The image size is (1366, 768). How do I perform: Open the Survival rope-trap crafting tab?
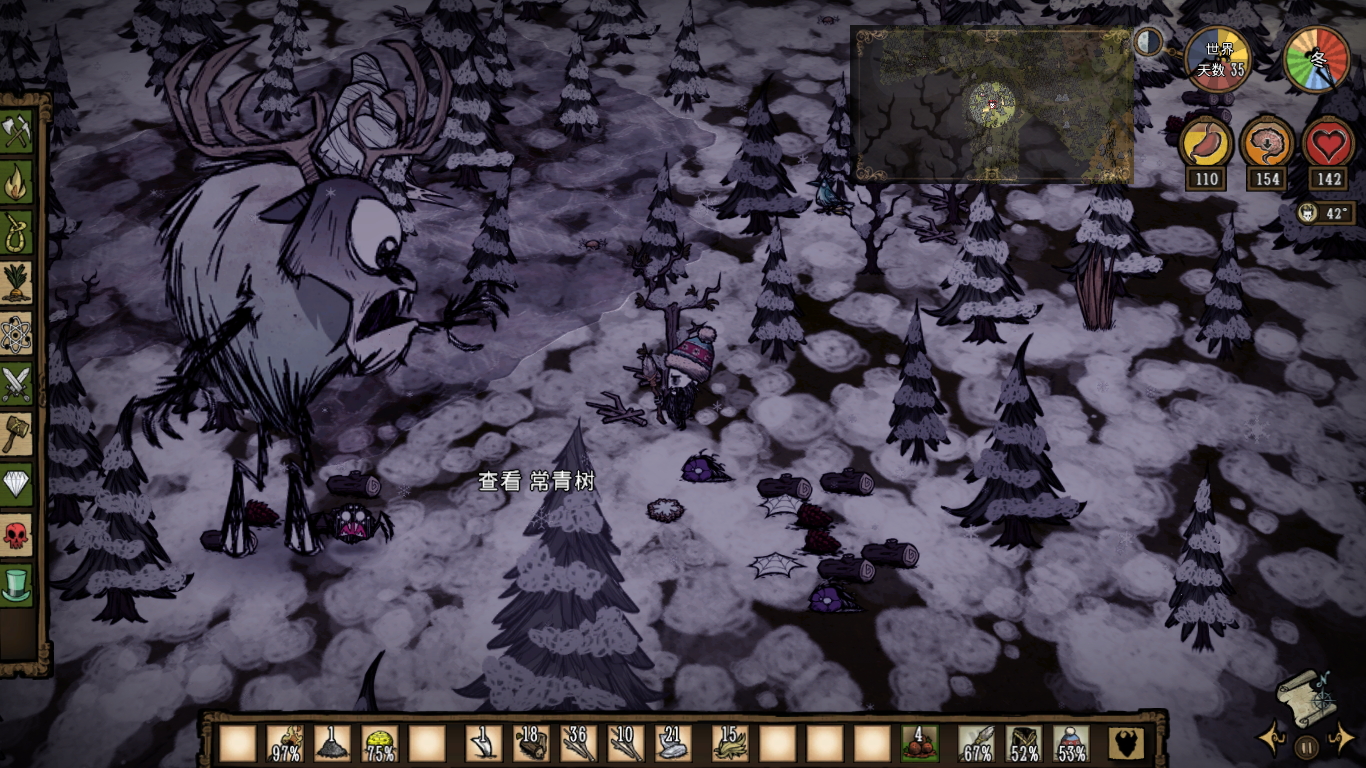17,233
